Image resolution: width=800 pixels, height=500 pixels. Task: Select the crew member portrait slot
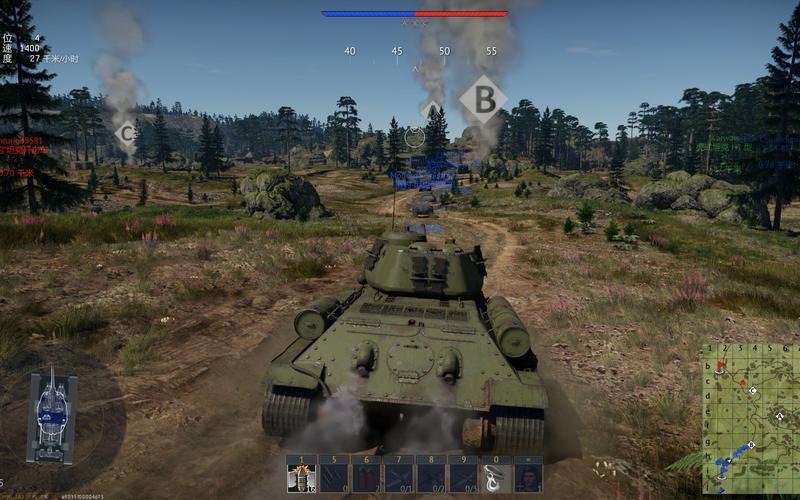point(527,474)
